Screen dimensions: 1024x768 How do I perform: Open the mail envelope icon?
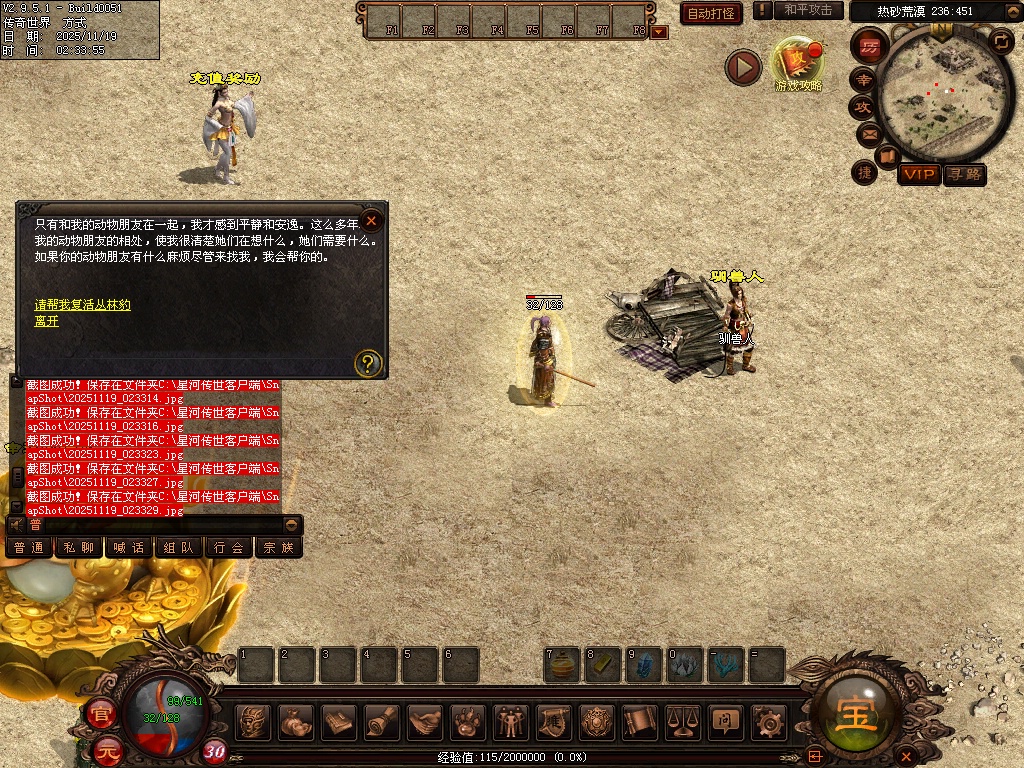[x=869, y=133]
